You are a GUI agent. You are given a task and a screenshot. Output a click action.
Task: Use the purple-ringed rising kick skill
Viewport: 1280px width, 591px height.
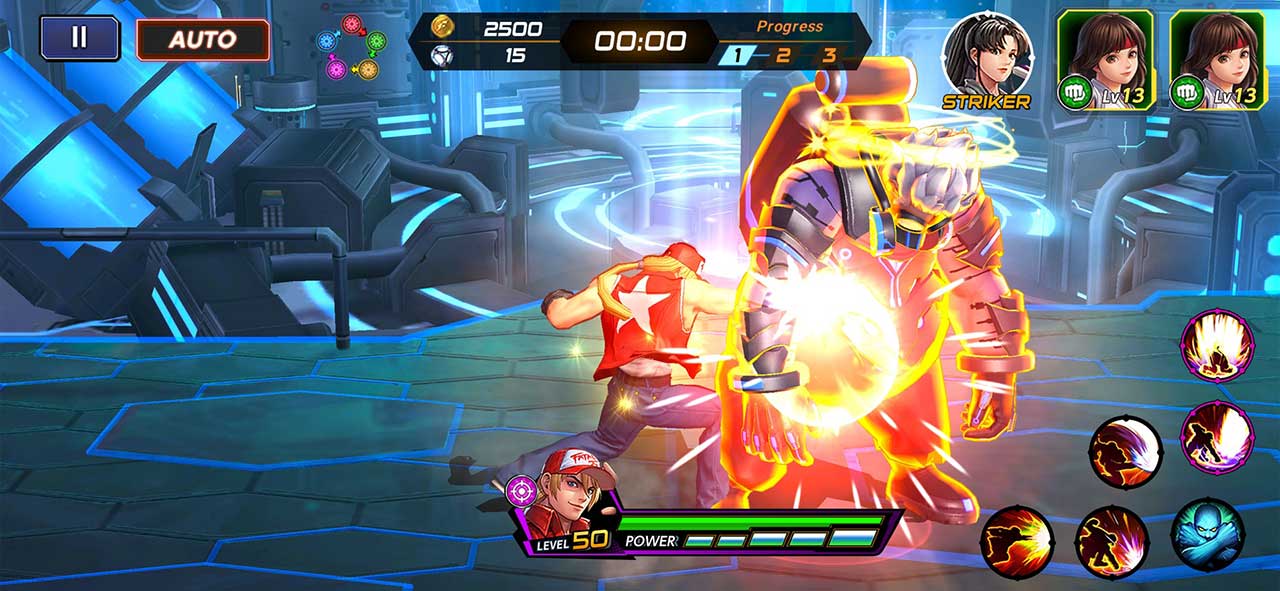pos(1217,435)
